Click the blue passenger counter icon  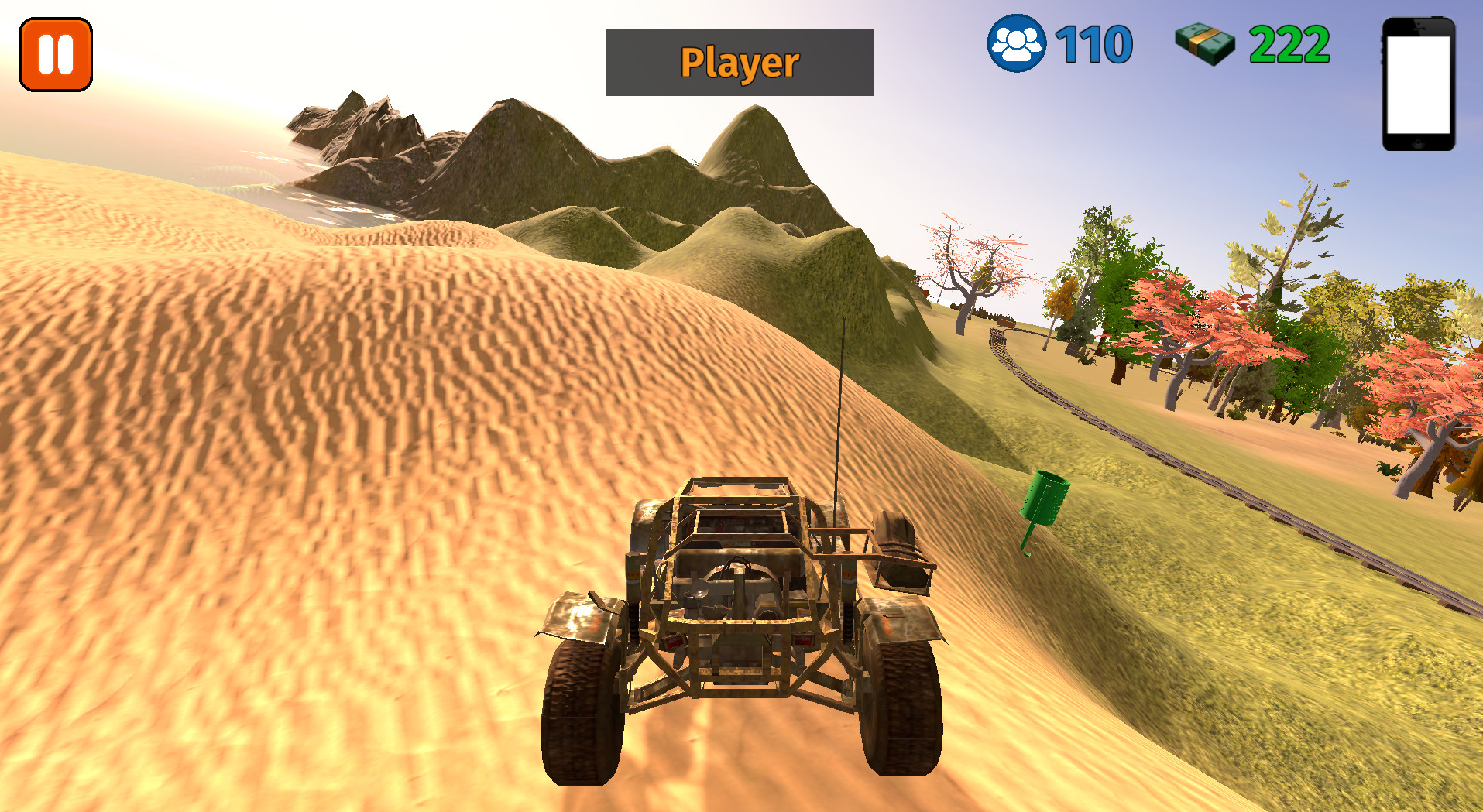(1018, 43)
